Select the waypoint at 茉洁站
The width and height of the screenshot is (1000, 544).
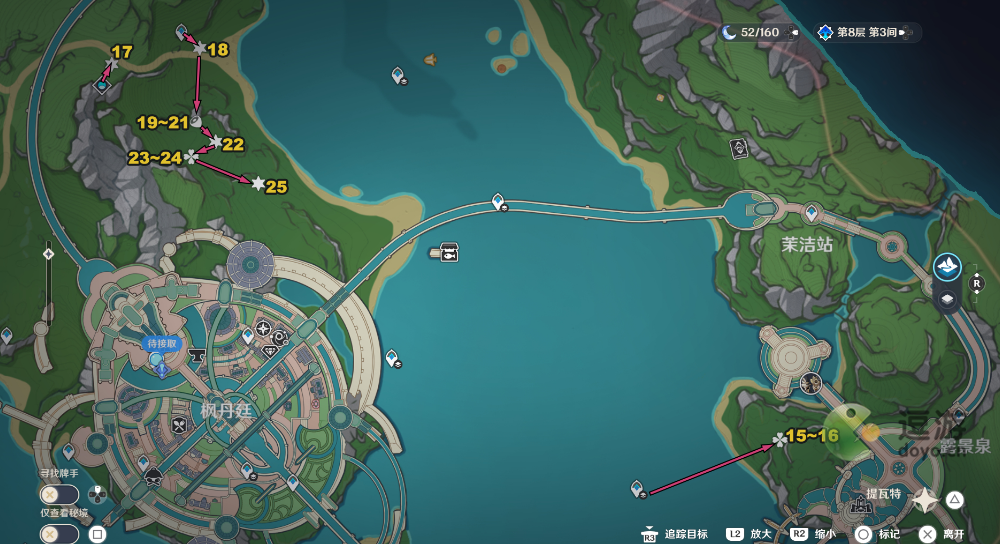coord(812,212)
